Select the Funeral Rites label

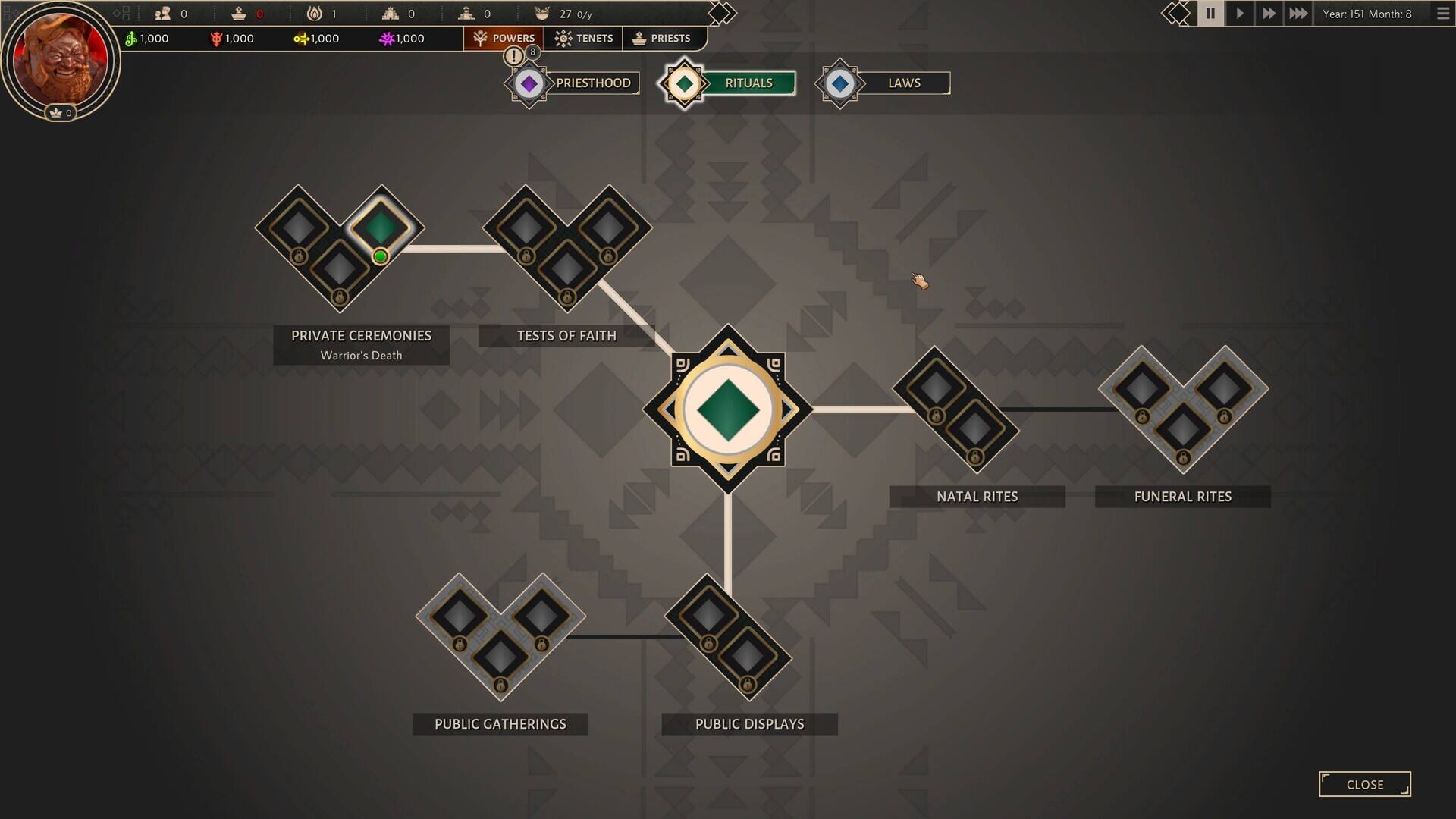coord(1182,497)
